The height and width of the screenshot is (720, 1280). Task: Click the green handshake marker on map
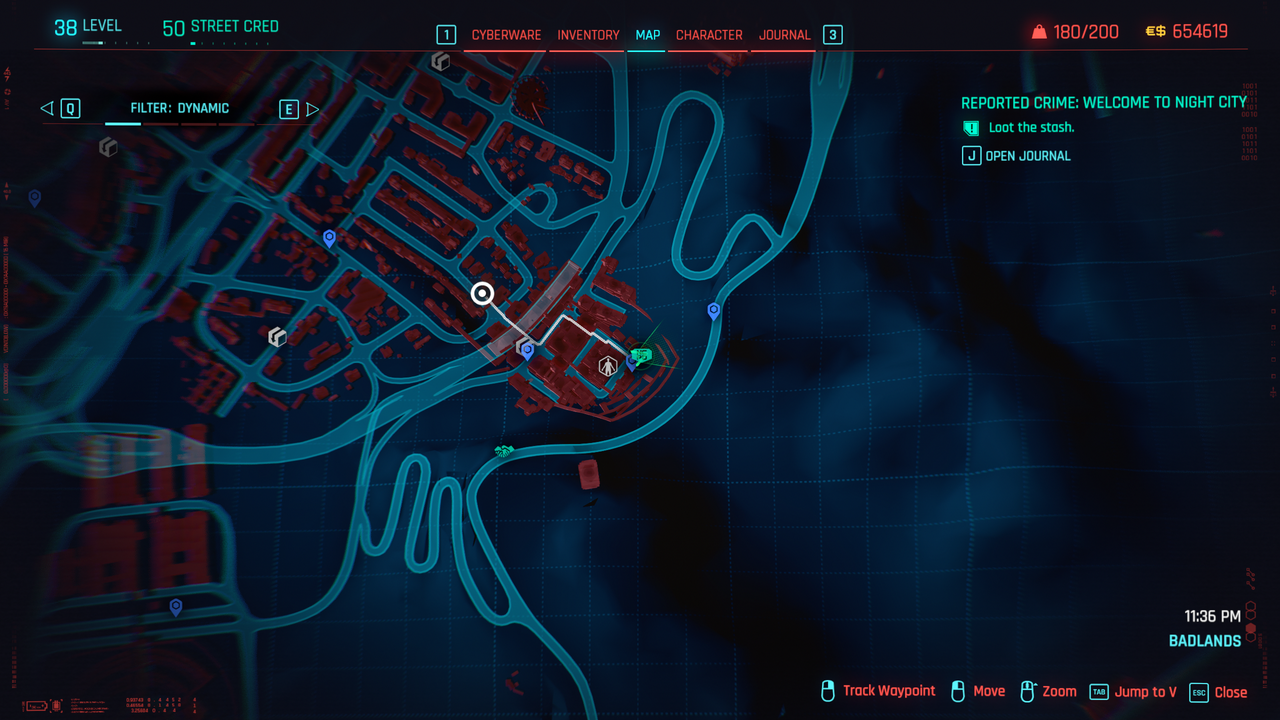pyautogui.click(x=504, y=452)
